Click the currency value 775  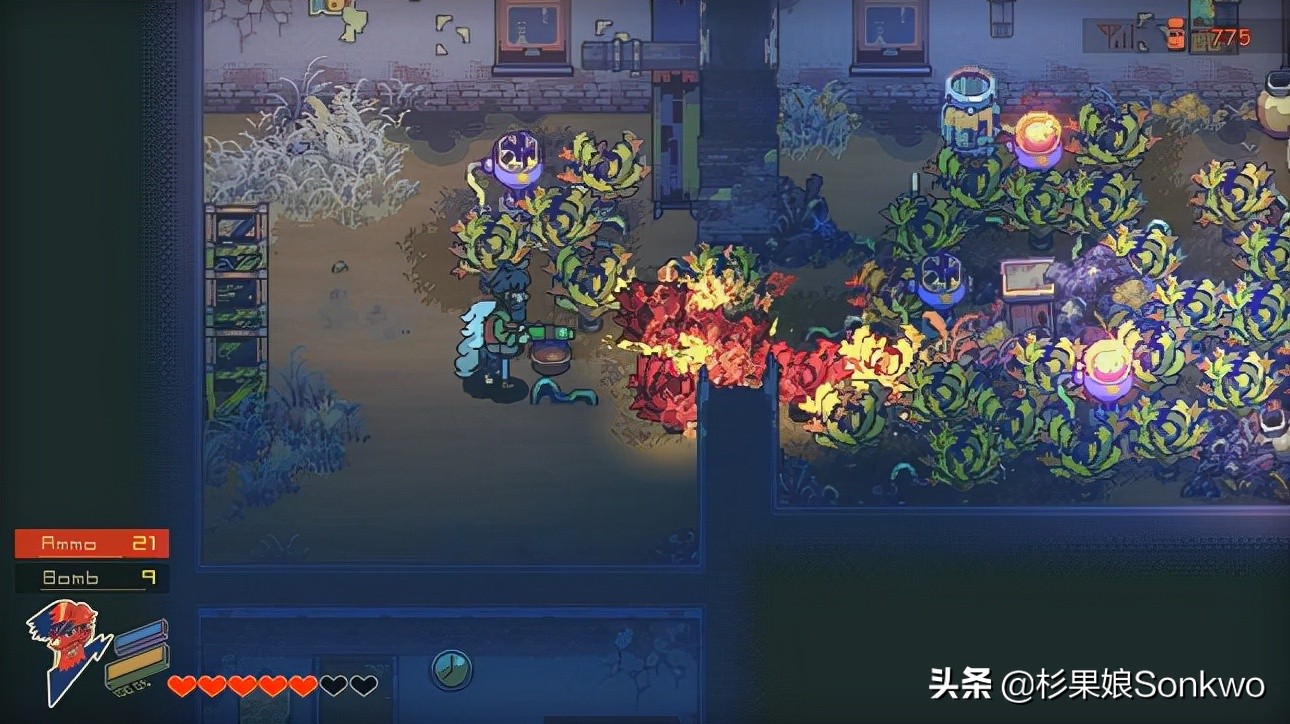pyautogui.click(x=1230, y=36)
